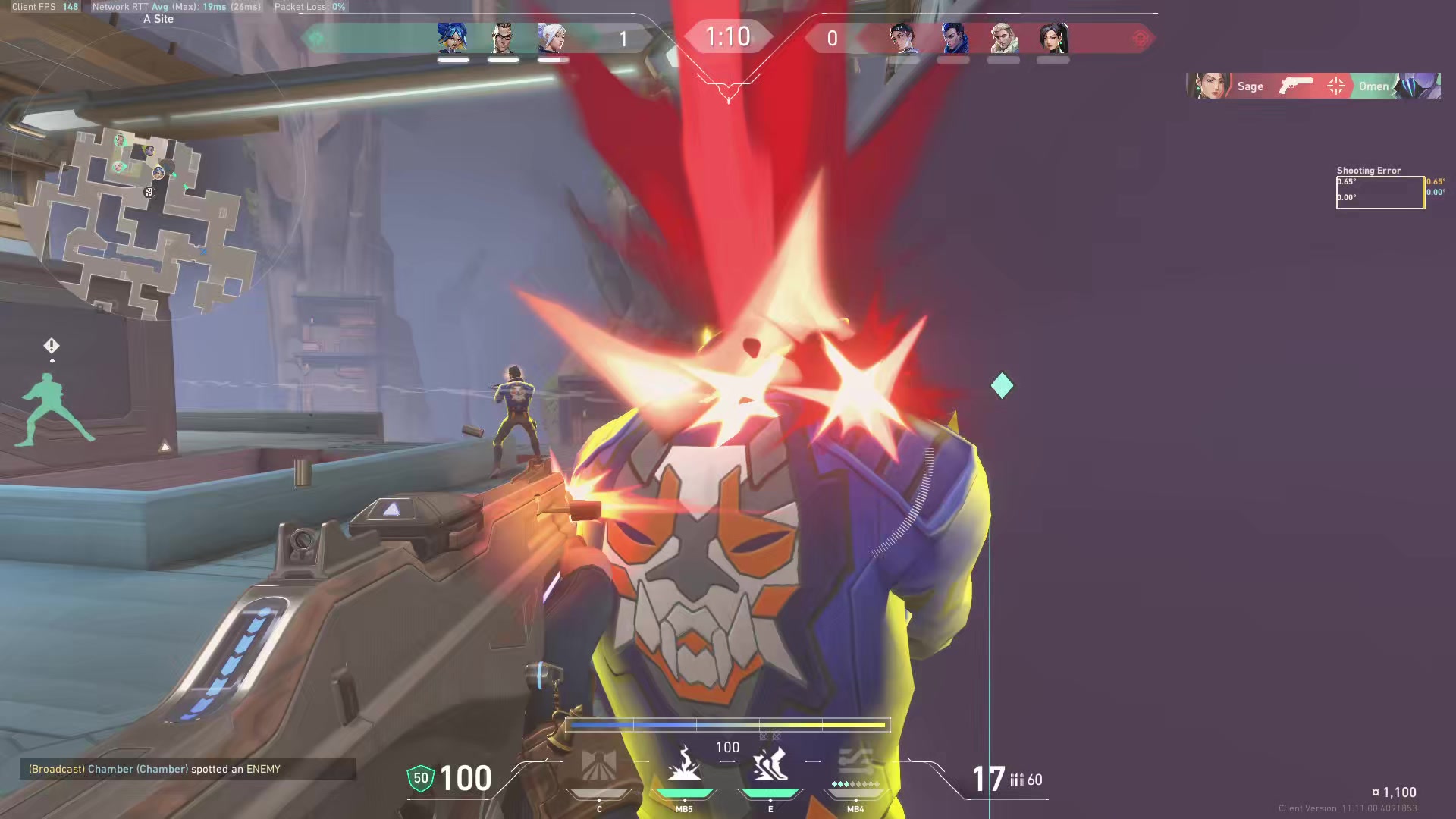Trigger the Overdrive ultimate icon
The width and height of the screenshot is (1456, 819).
(855, 764)
